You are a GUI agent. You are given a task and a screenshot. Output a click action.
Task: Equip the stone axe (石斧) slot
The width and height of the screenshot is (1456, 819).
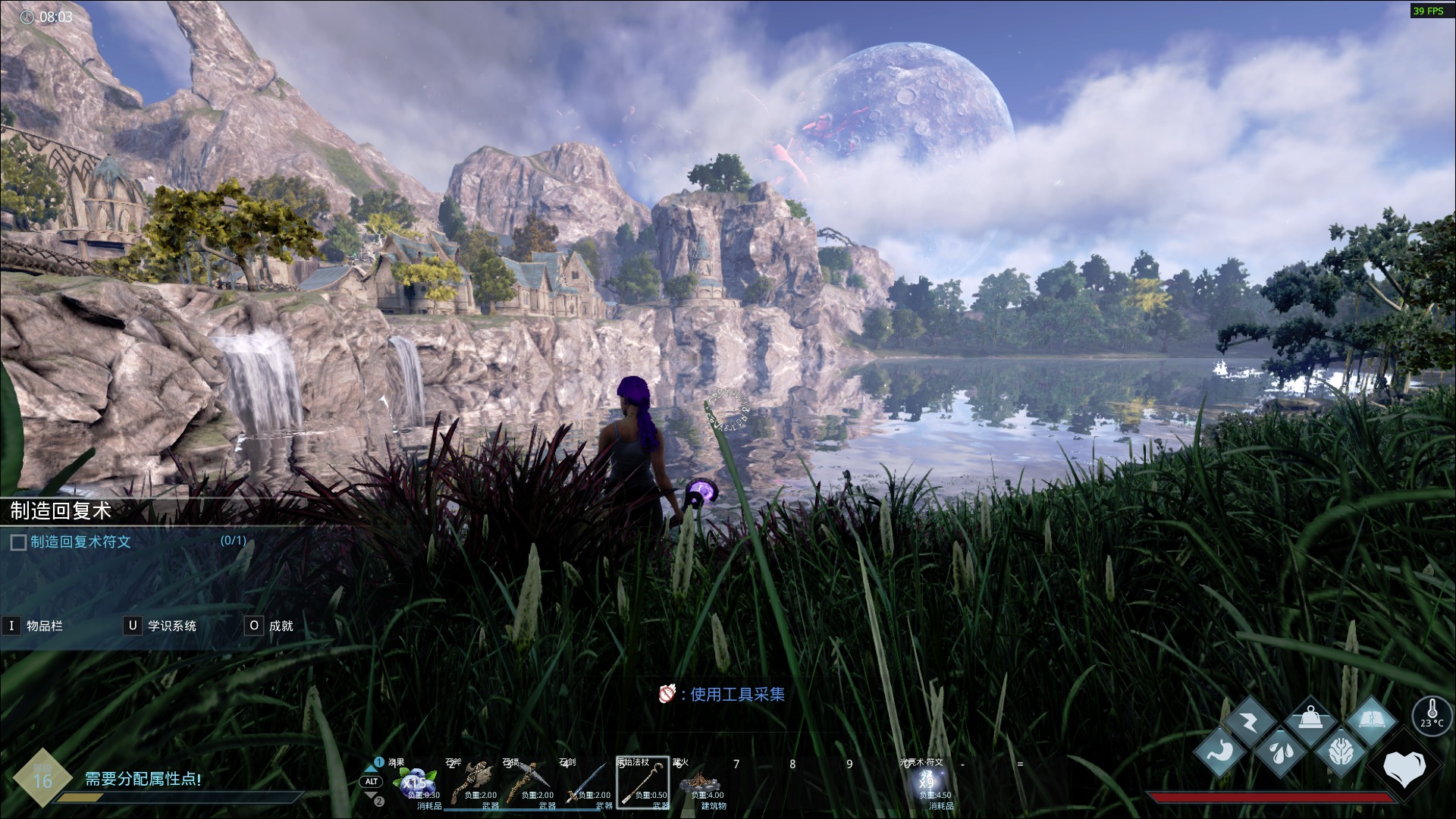click(x=473, y=783)
